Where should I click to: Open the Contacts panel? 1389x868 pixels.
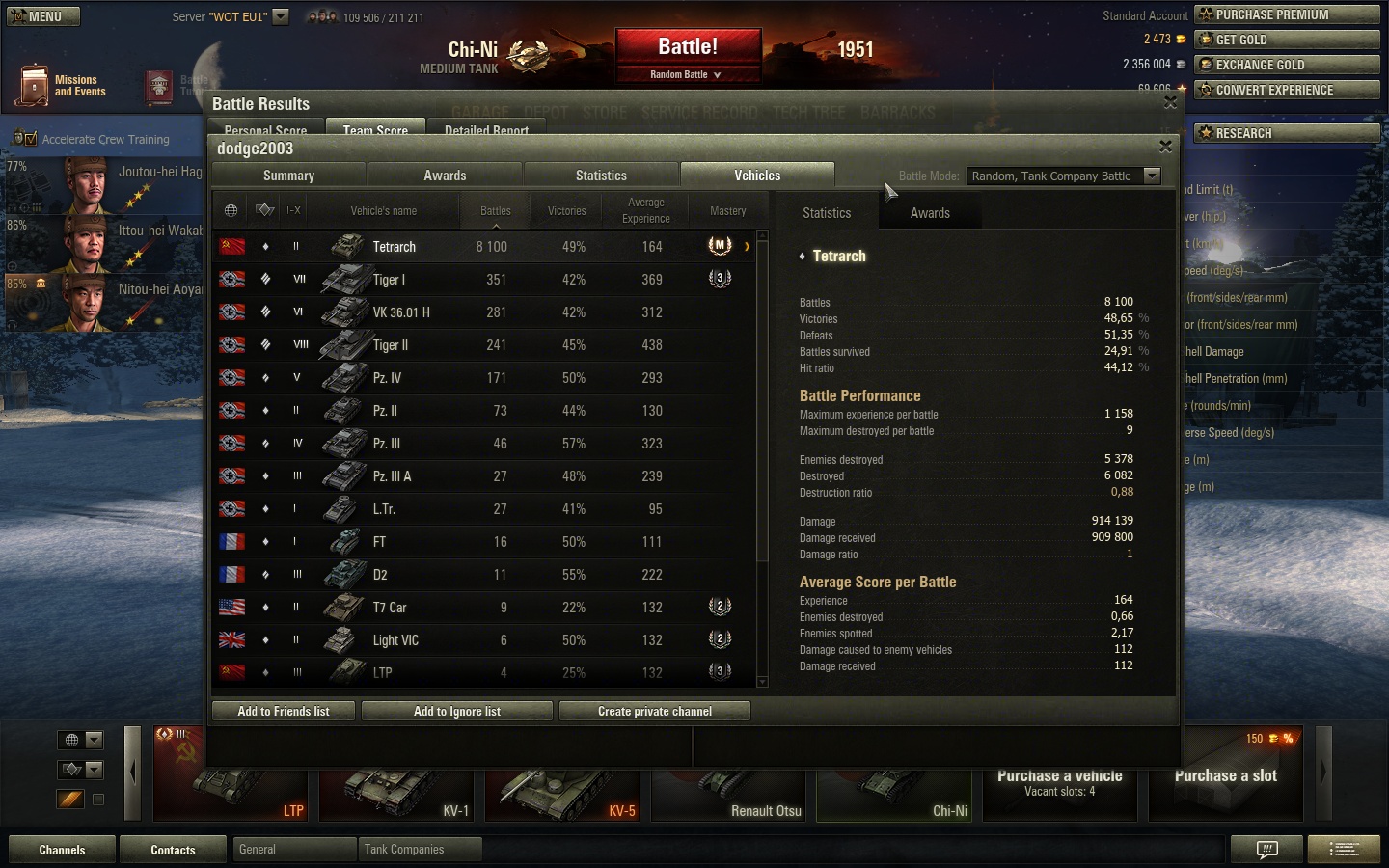[x=173, y=850]
